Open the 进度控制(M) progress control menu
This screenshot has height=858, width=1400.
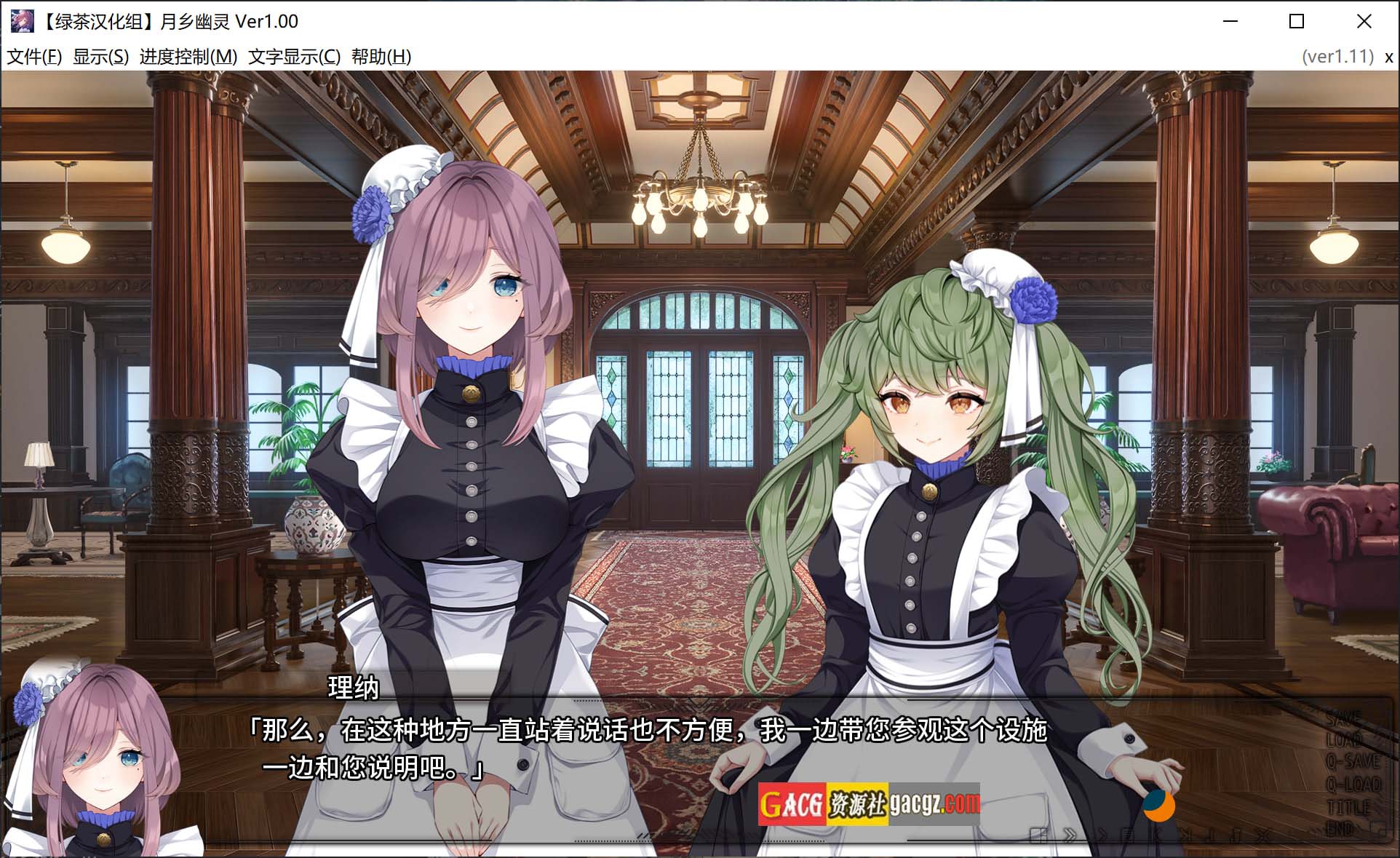tap(188, 57)
